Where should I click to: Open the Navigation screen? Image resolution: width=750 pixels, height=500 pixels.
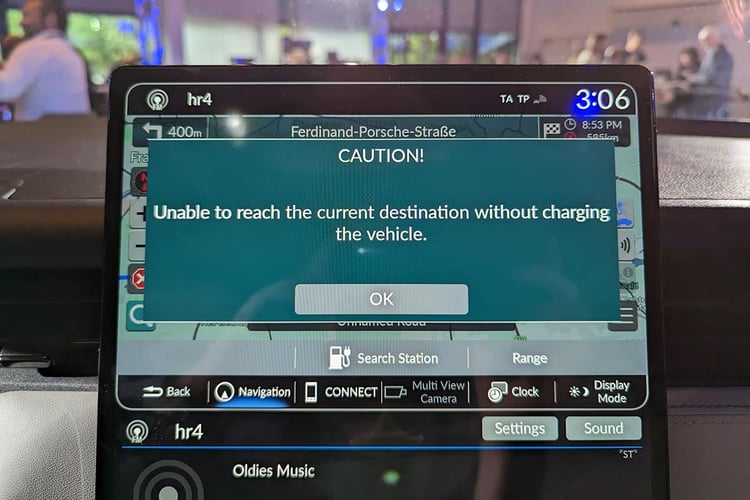click(252, 392)
